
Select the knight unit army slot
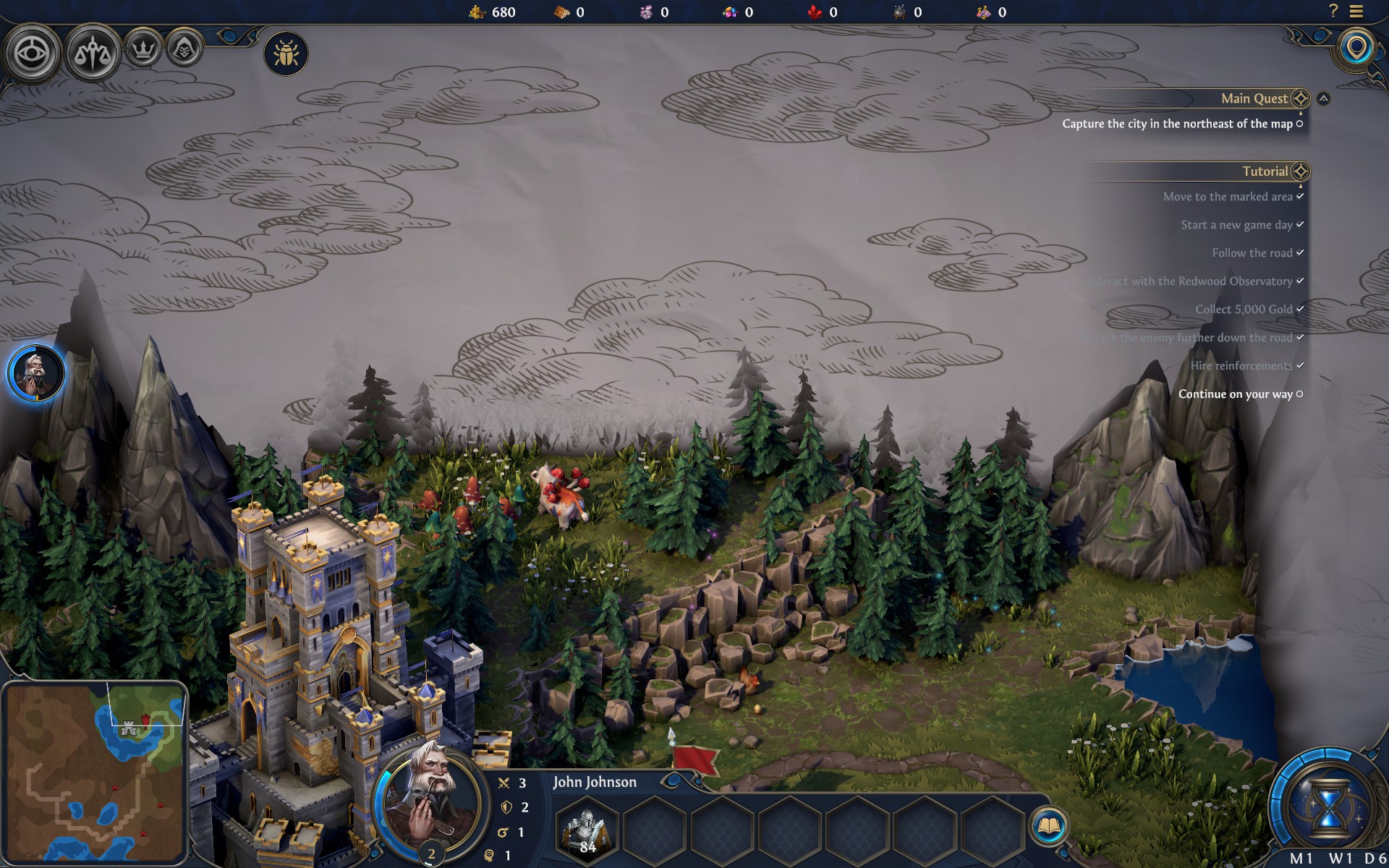(587, 830)
